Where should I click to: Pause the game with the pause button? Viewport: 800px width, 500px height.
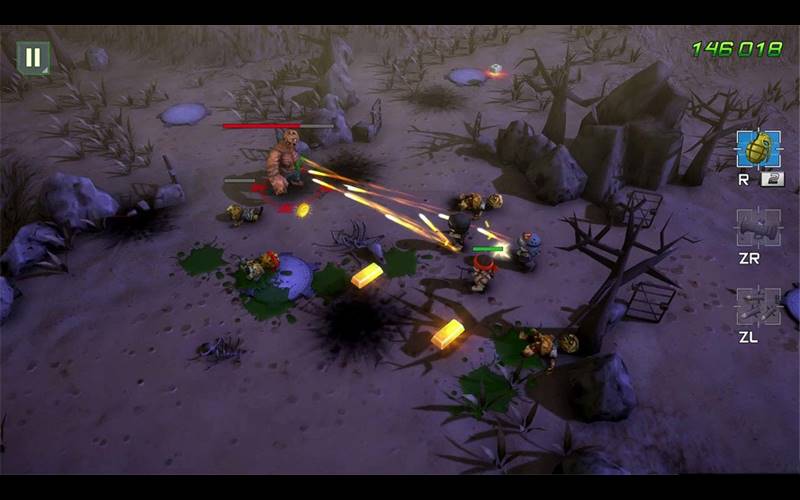click(x=33, y=57)
